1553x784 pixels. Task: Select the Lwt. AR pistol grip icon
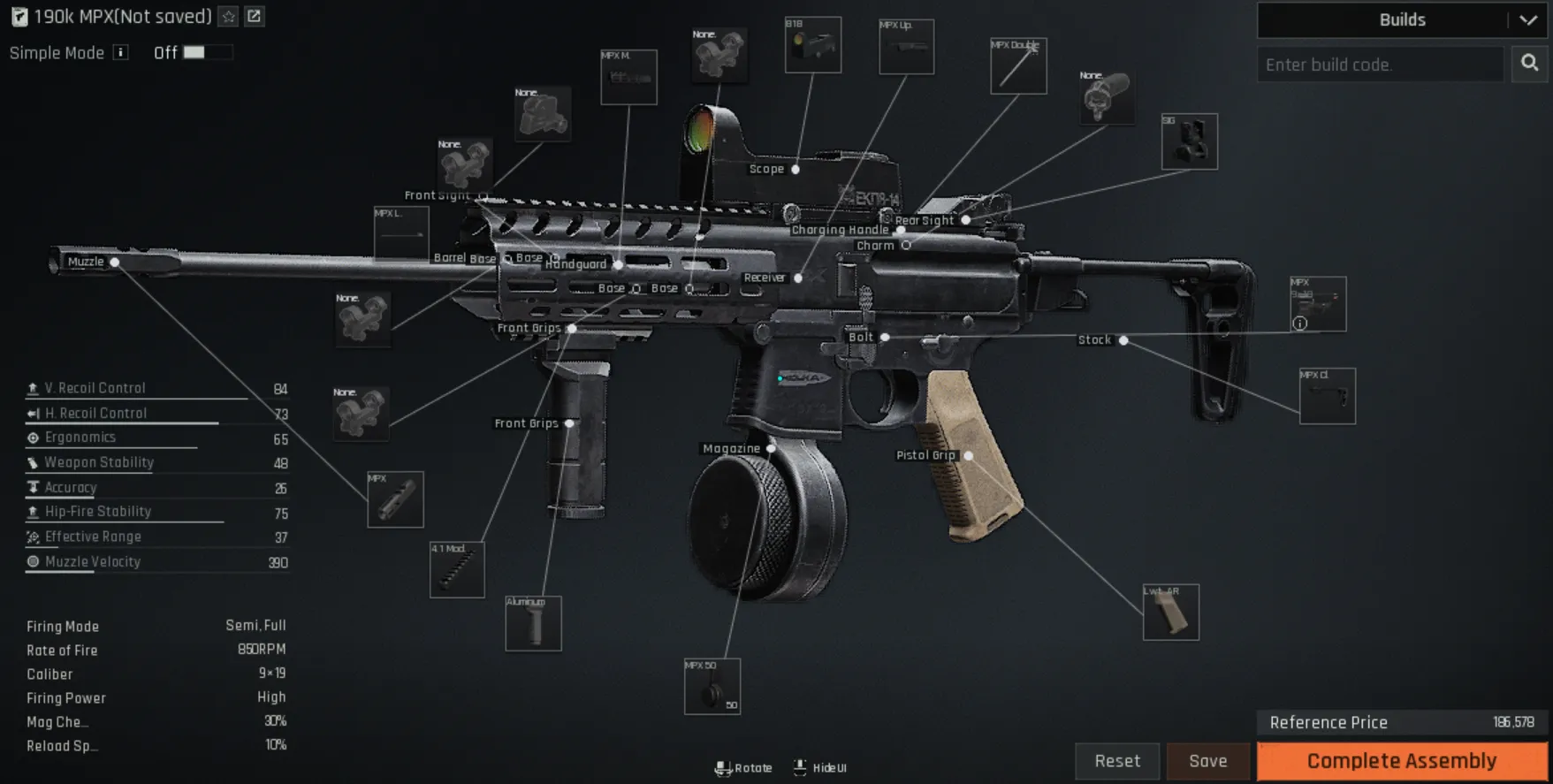[x=1173, y=612]
